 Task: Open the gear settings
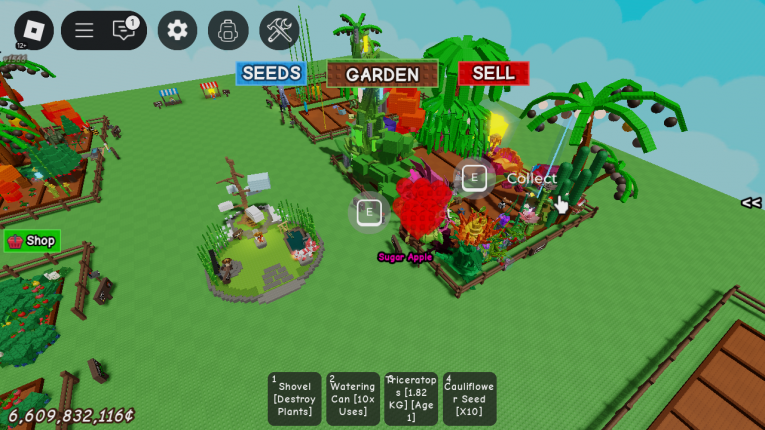click(x=177, y=30)
